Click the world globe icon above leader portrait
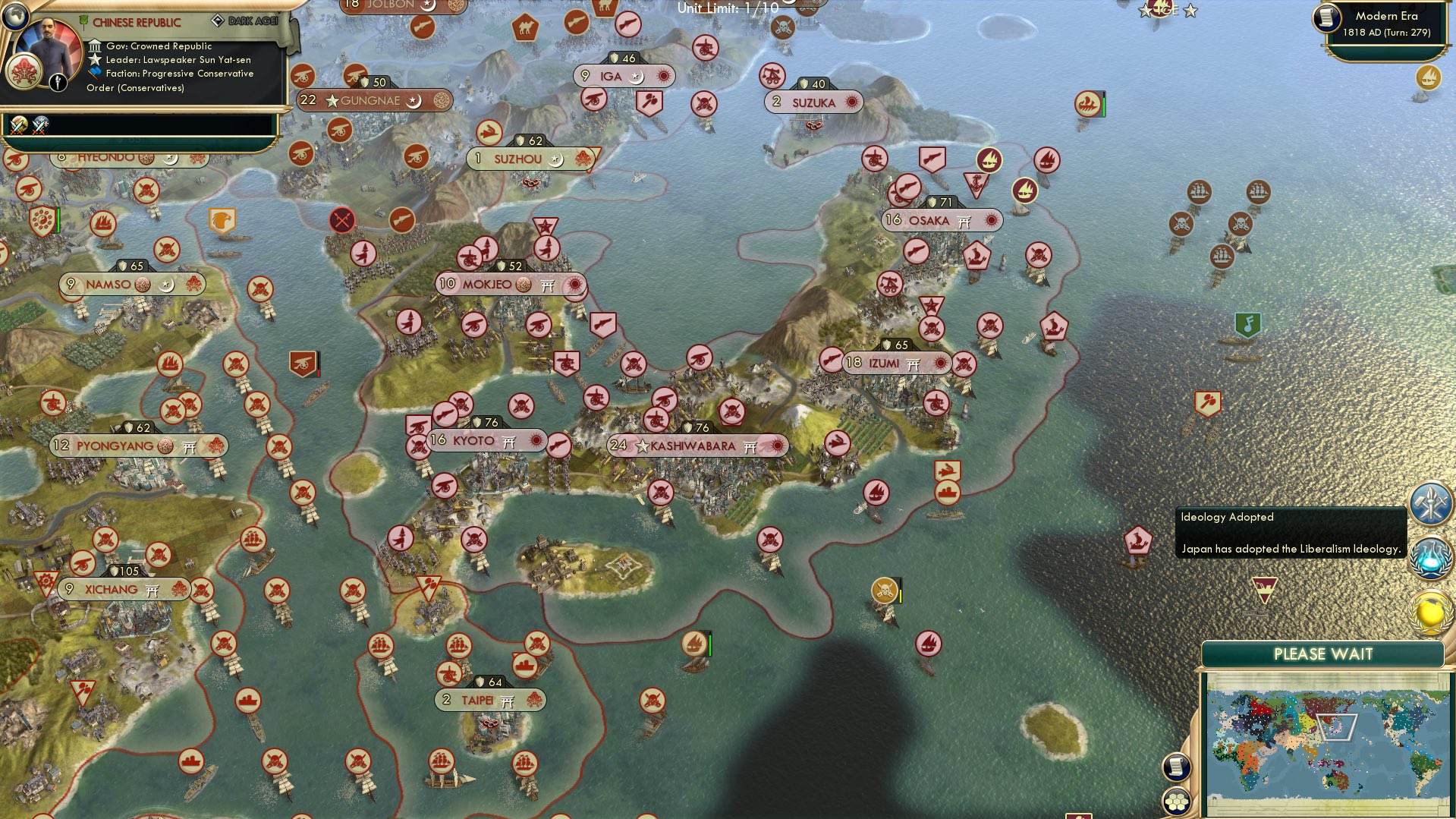The height and width of the screenshot is (819, 1456). click(15, 17)
